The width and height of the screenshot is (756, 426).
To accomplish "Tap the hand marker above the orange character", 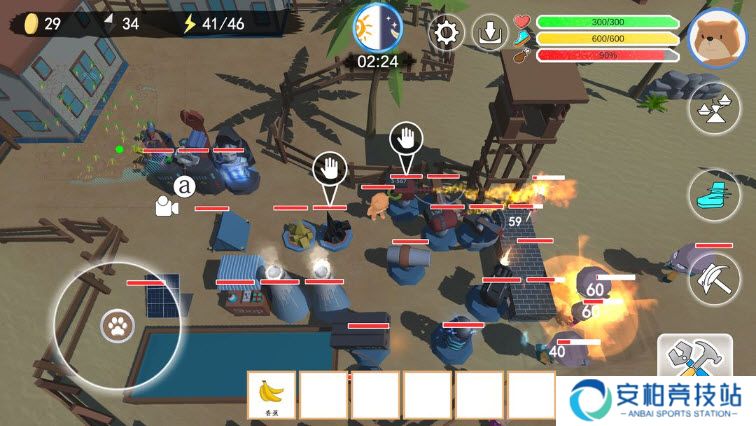I will pyautogui.click(x=406, y=140).
